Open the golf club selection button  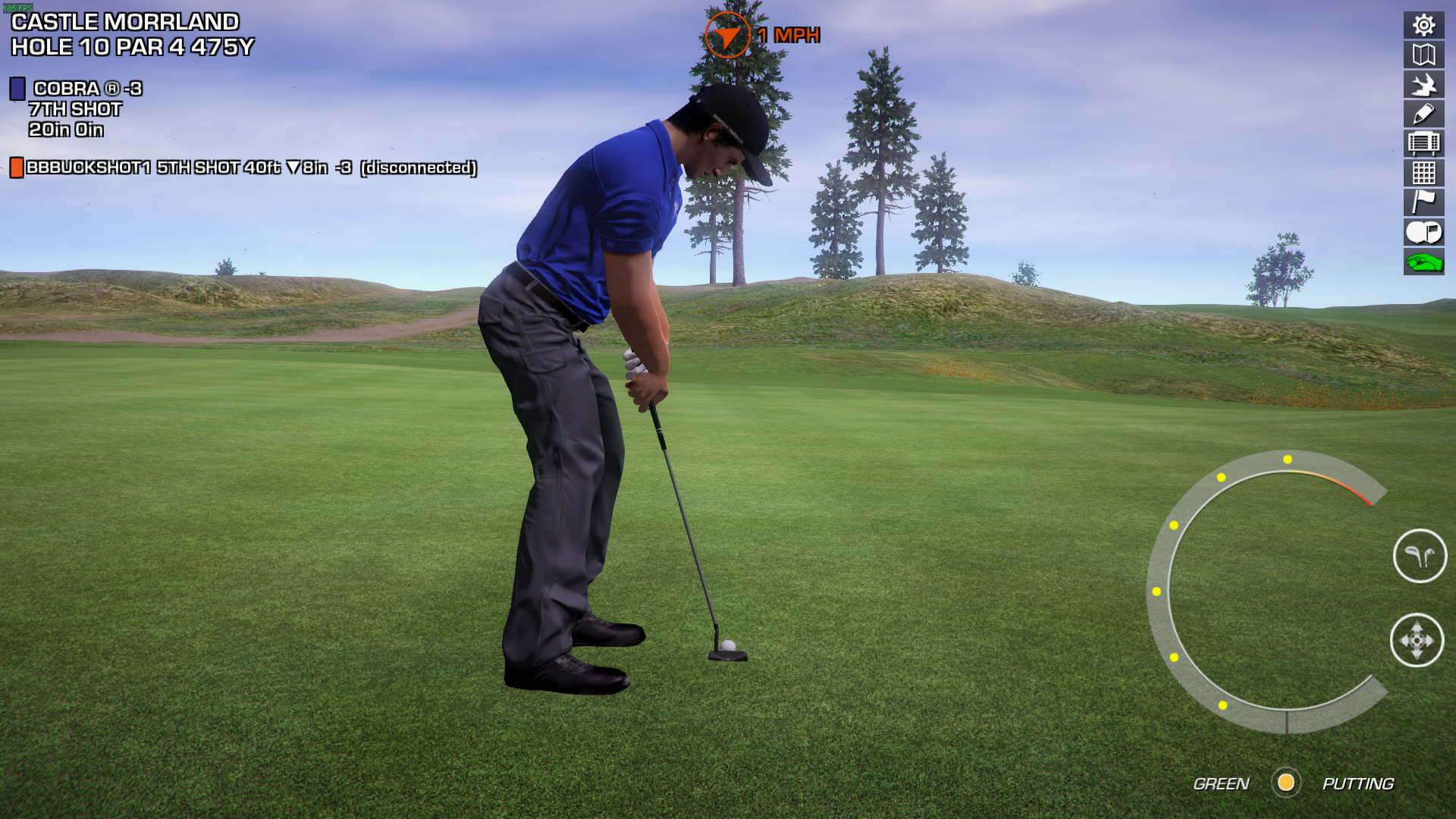pos(1420,556)
